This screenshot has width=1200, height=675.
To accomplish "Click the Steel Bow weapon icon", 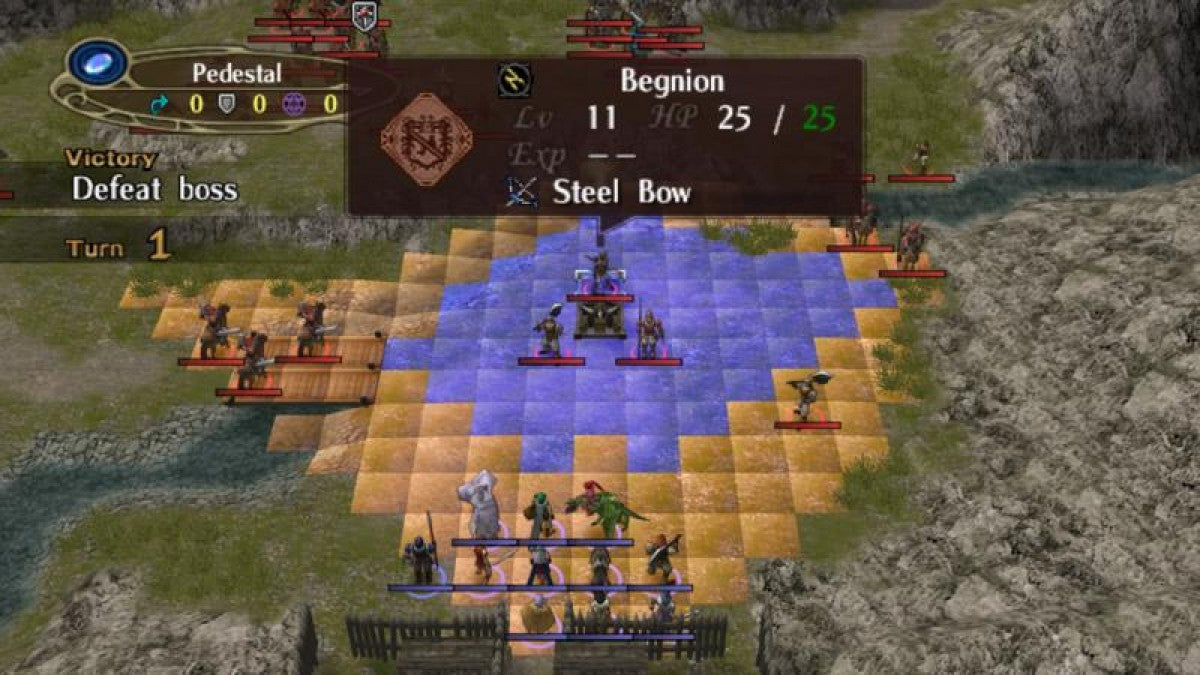I will (x=521, y=191).
